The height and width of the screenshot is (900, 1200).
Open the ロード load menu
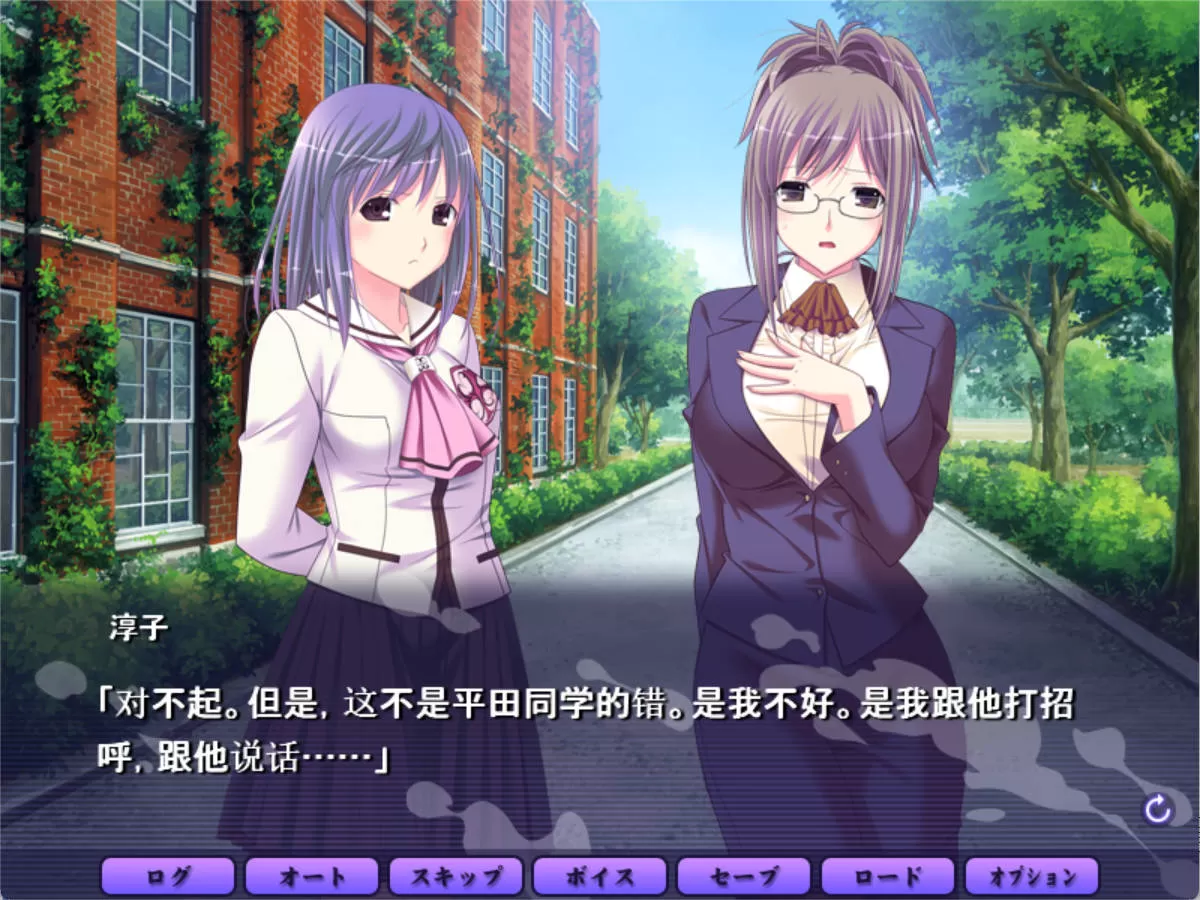click(x=888, y=877)
